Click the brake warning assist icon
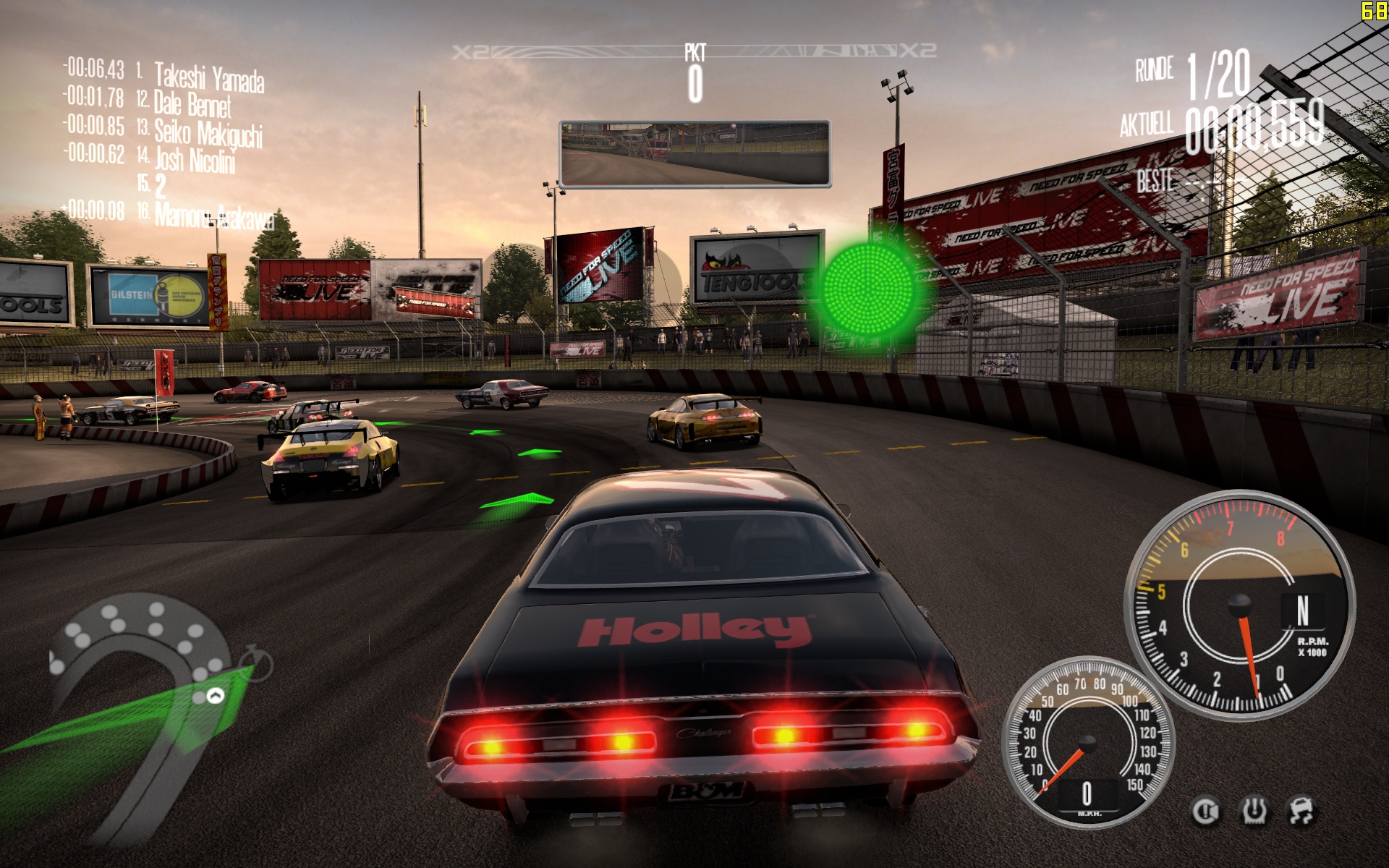This screenshot has height=868, width=1389. coord(1205,812)
